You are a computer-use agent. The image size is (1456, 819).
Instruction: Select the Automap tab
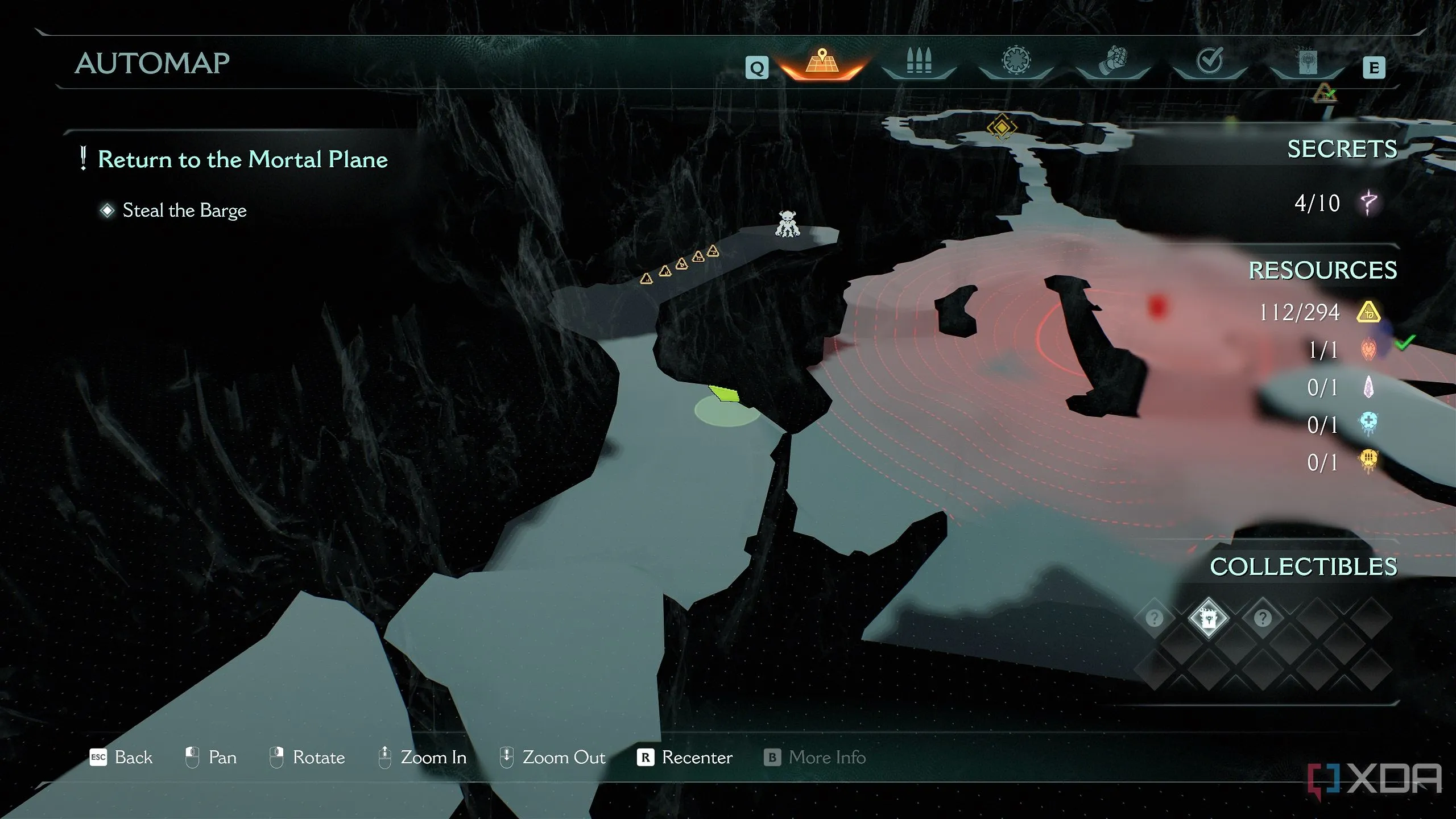tap(822, 63)
